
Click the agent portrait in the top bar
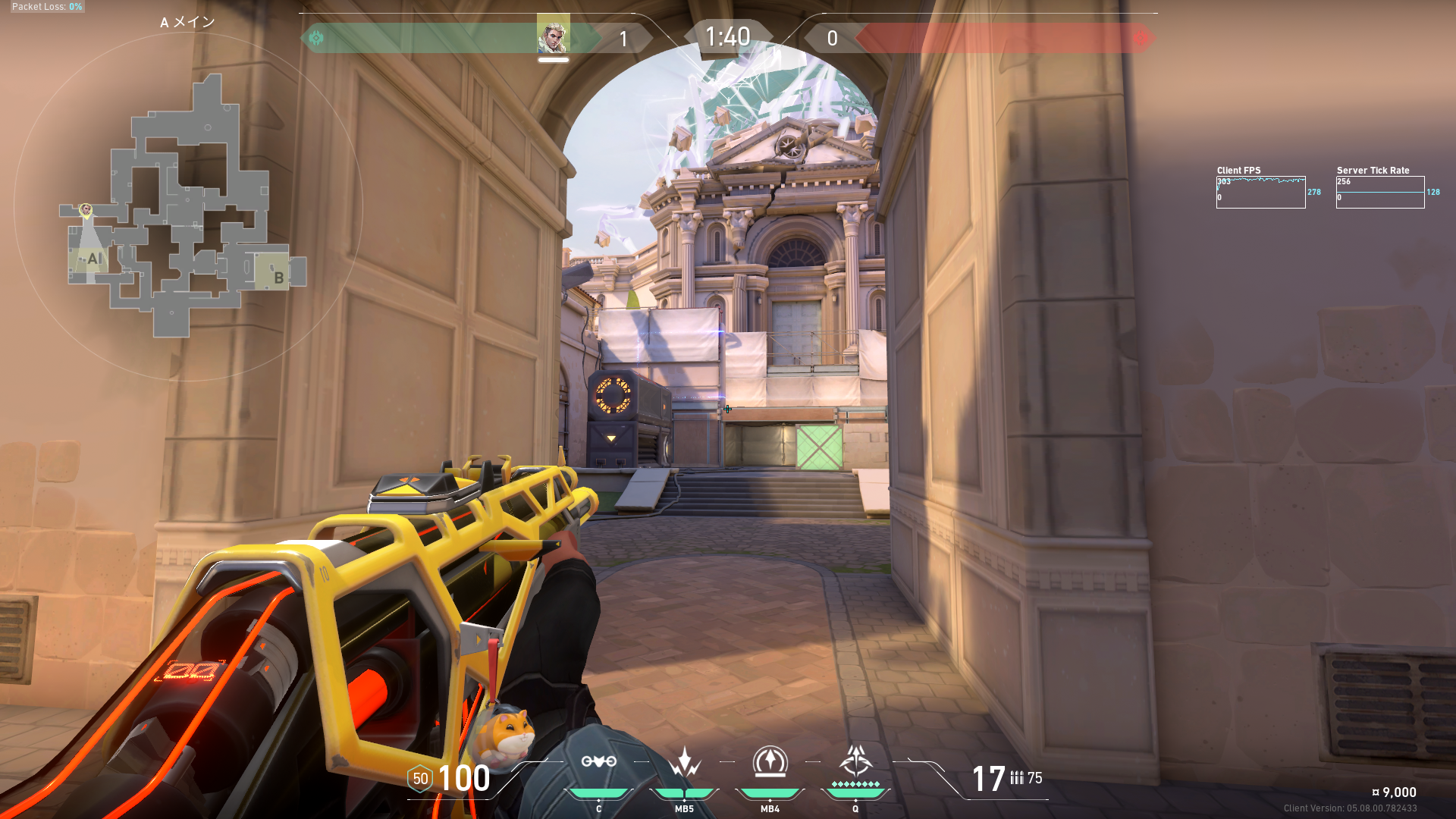tap(553, 36)
